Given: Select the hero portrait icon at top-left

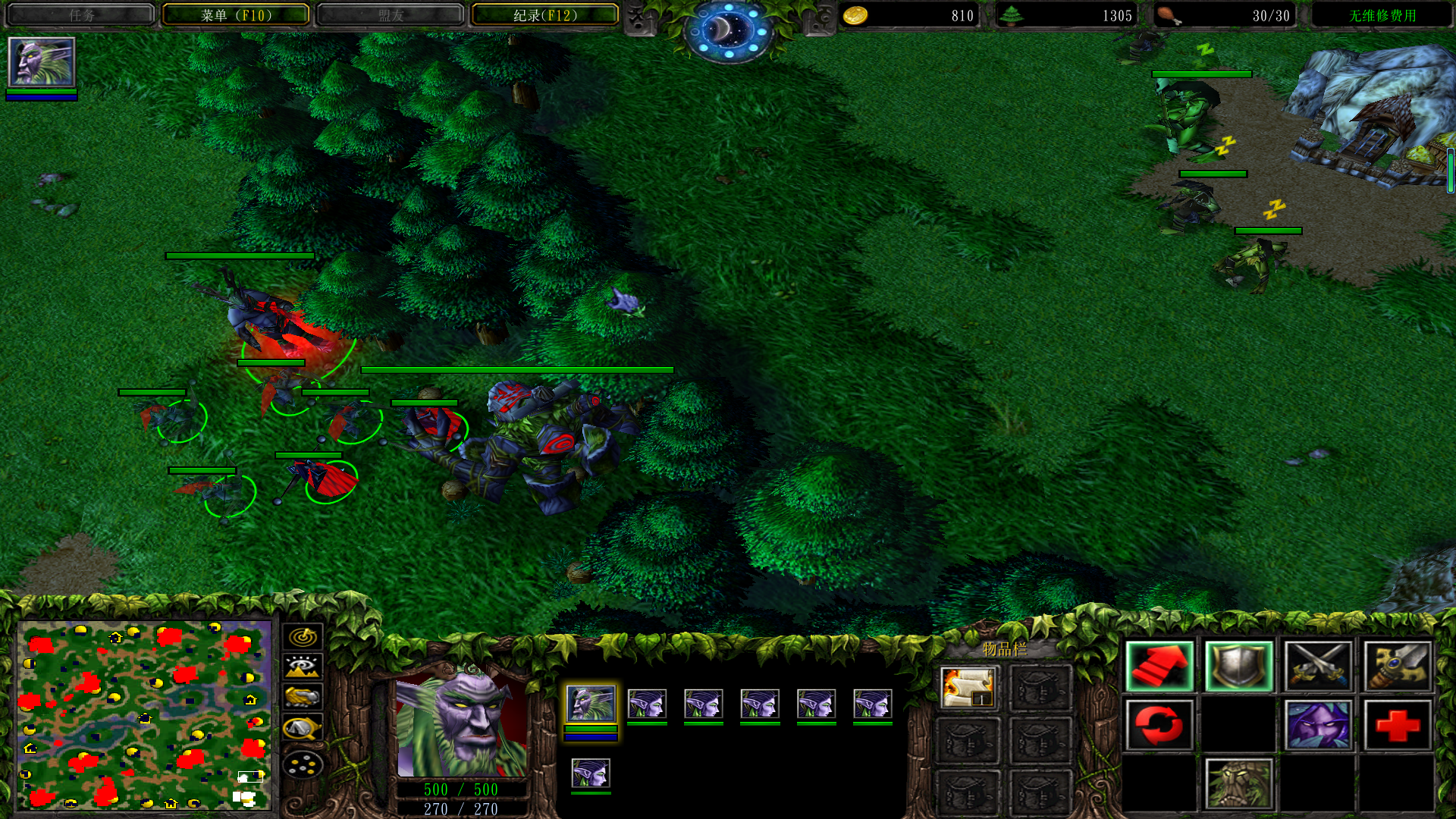Looking at the screenshot, I should [x=42, y=62].
